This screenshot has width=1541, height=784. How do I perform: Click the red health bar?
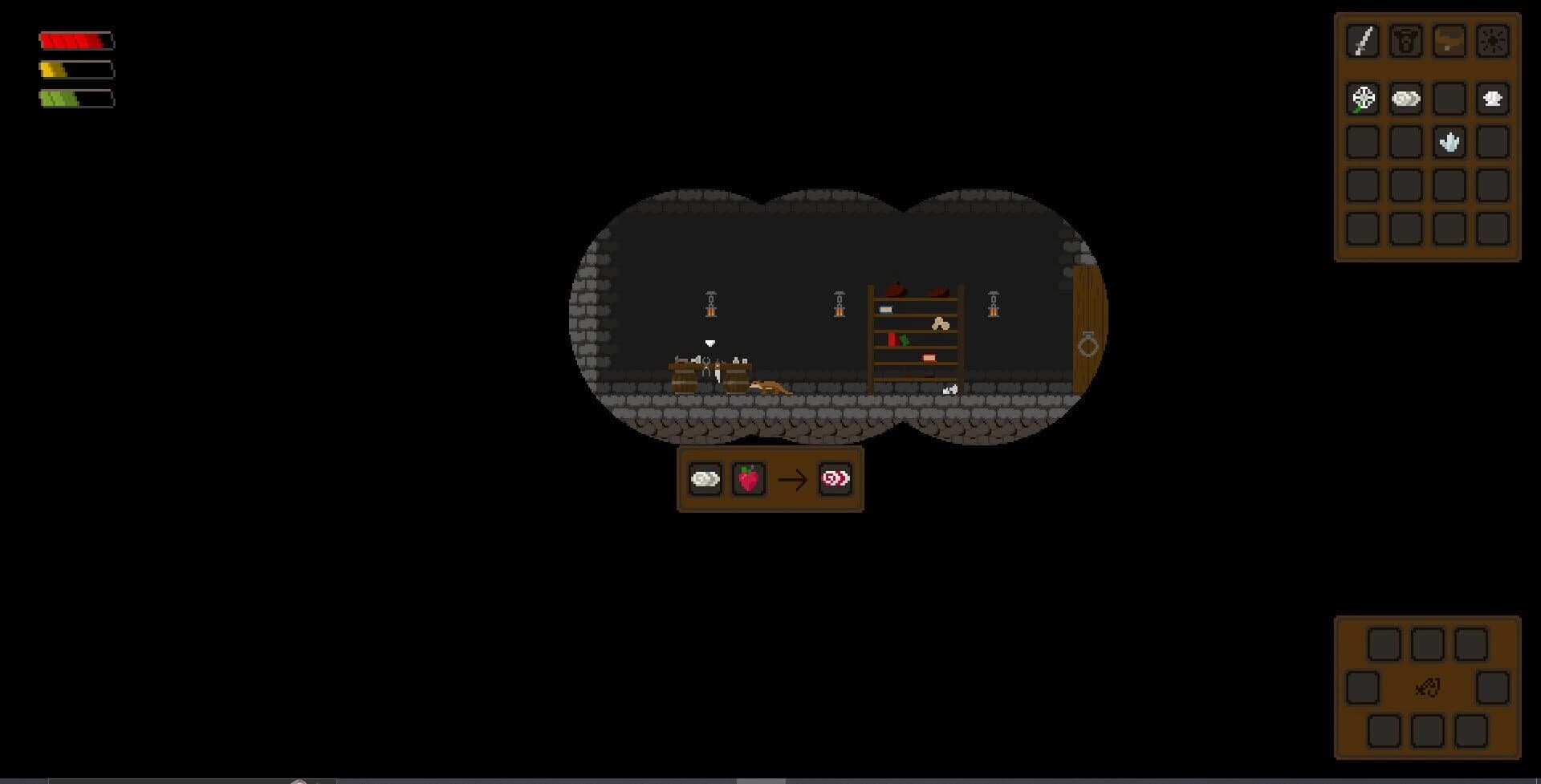click(76, 40)
